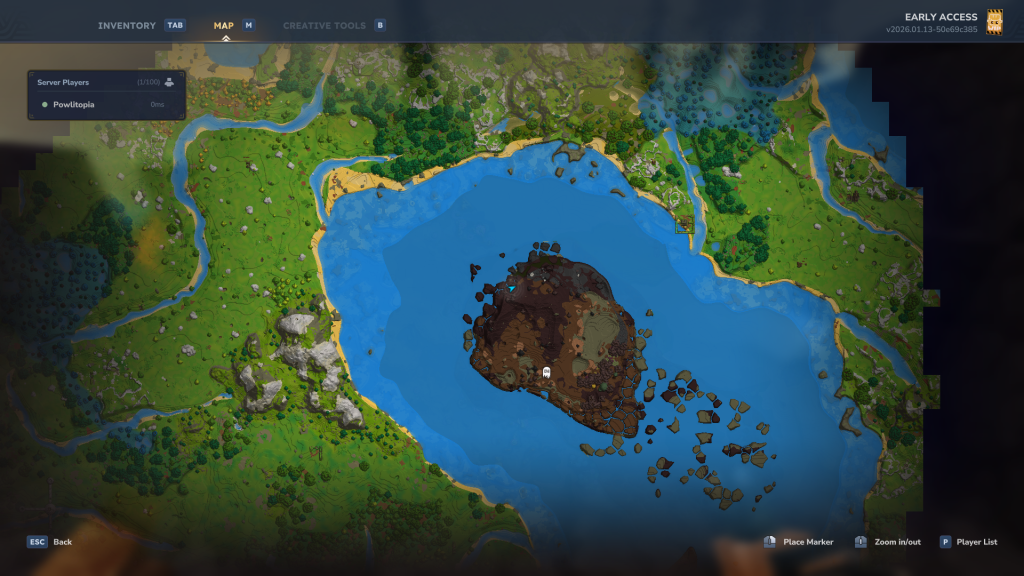This screenshot has width=1024, height=576.
Task: Select the cyan player arrow marker
Action: coord(512,288)
